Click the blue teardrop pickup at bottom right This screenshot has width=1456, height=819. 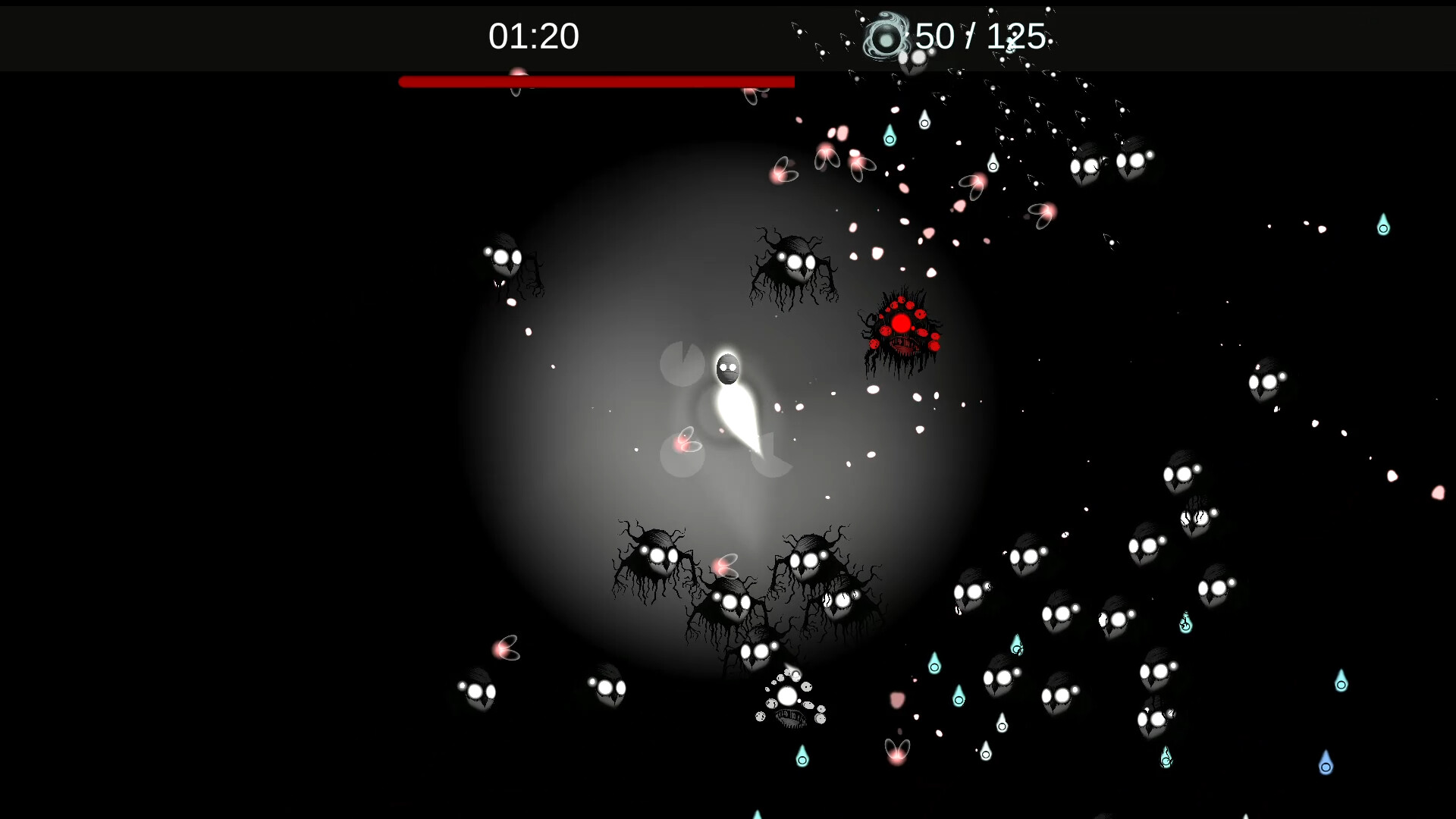click(x=1324, y=768)
